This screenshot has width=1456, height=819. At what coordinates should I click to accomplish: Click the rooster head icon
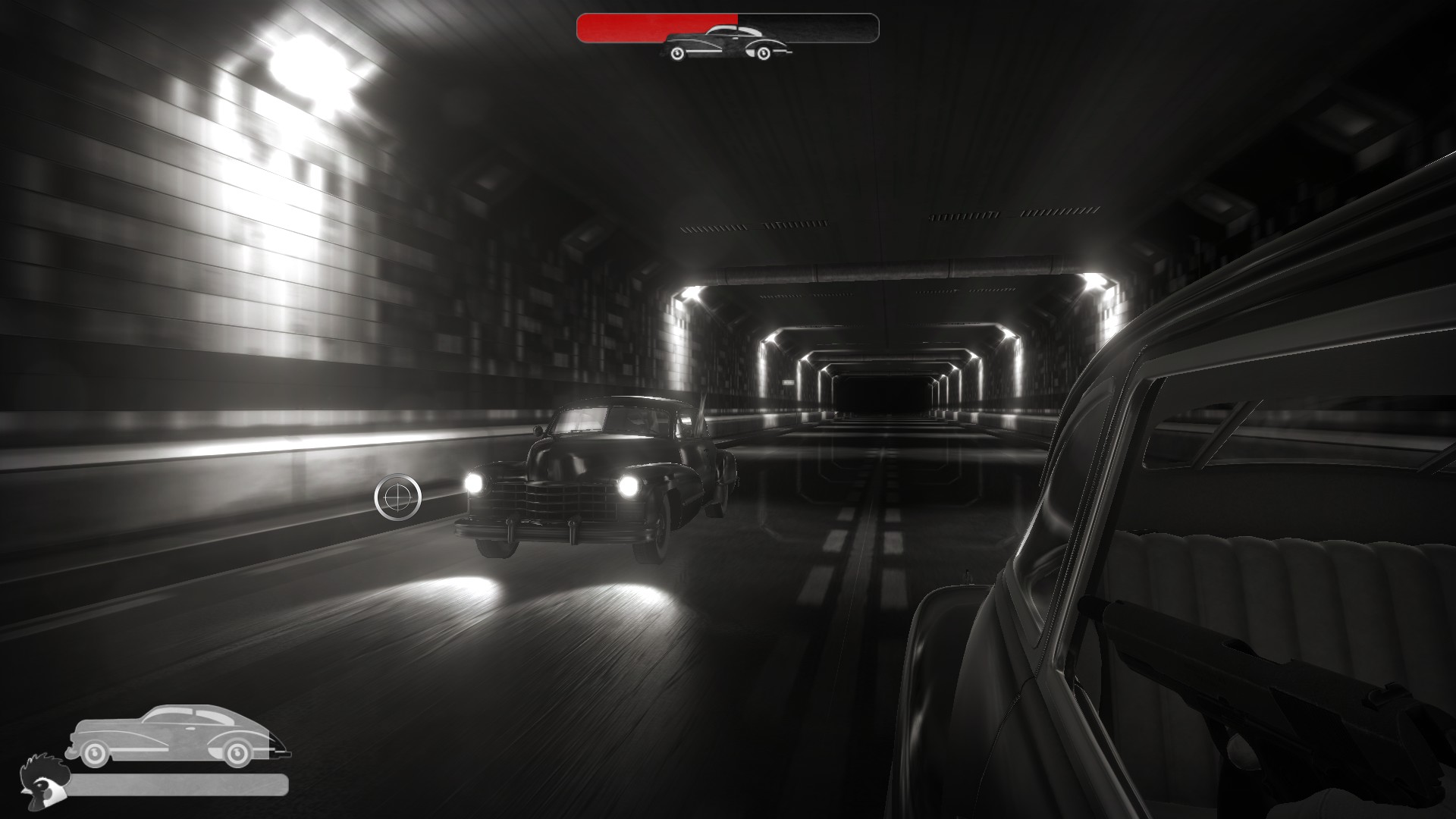tap(45, 782)
